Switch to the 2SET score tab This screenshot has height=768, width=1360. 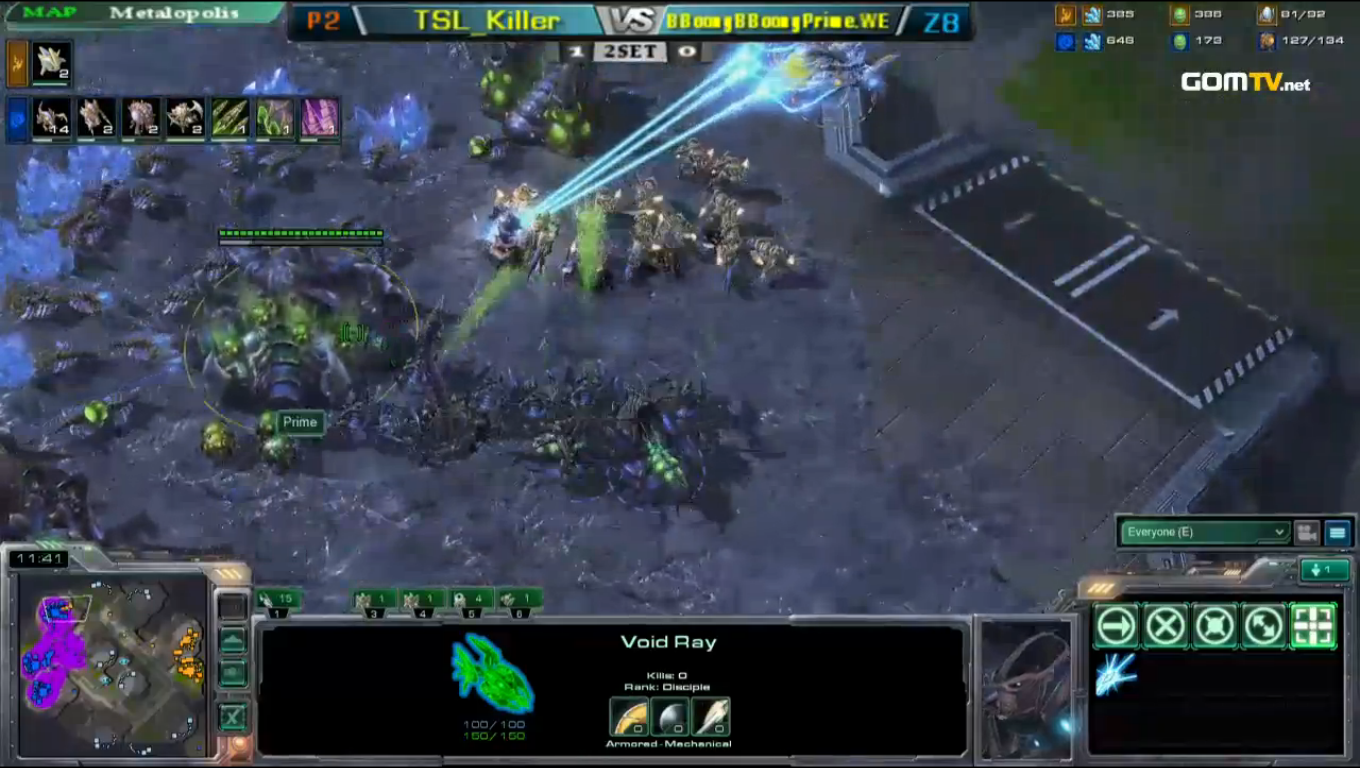[629, 52]
